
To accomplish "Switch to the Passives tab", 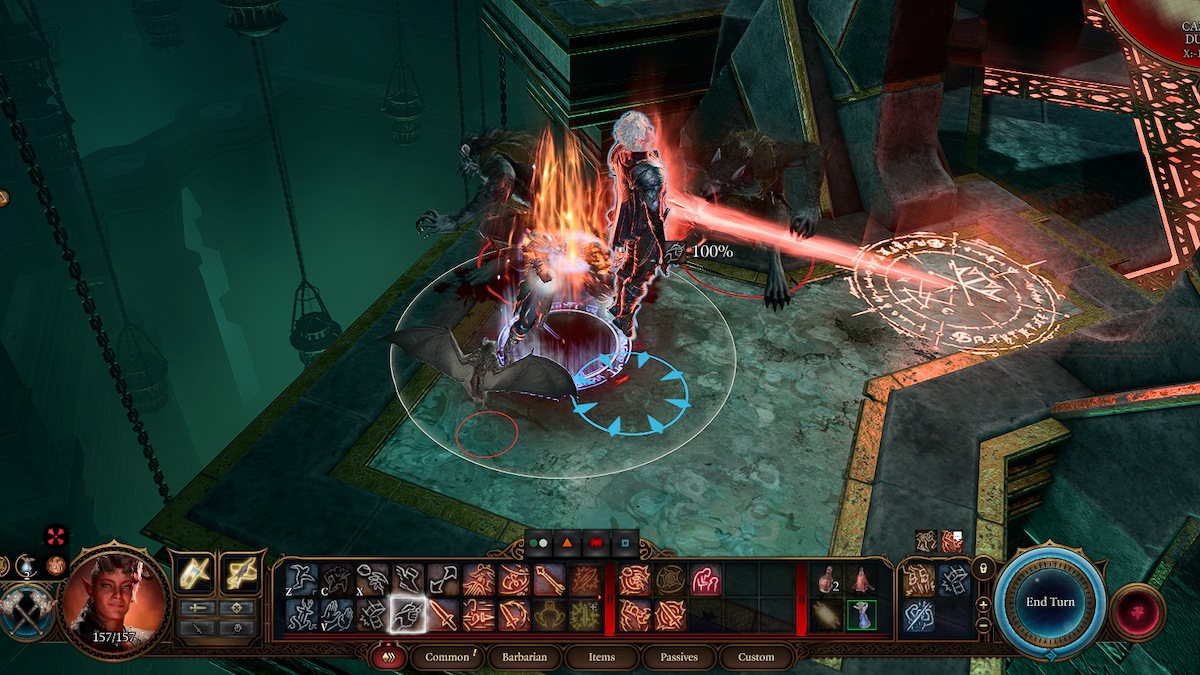I will [x=679, y=657].
